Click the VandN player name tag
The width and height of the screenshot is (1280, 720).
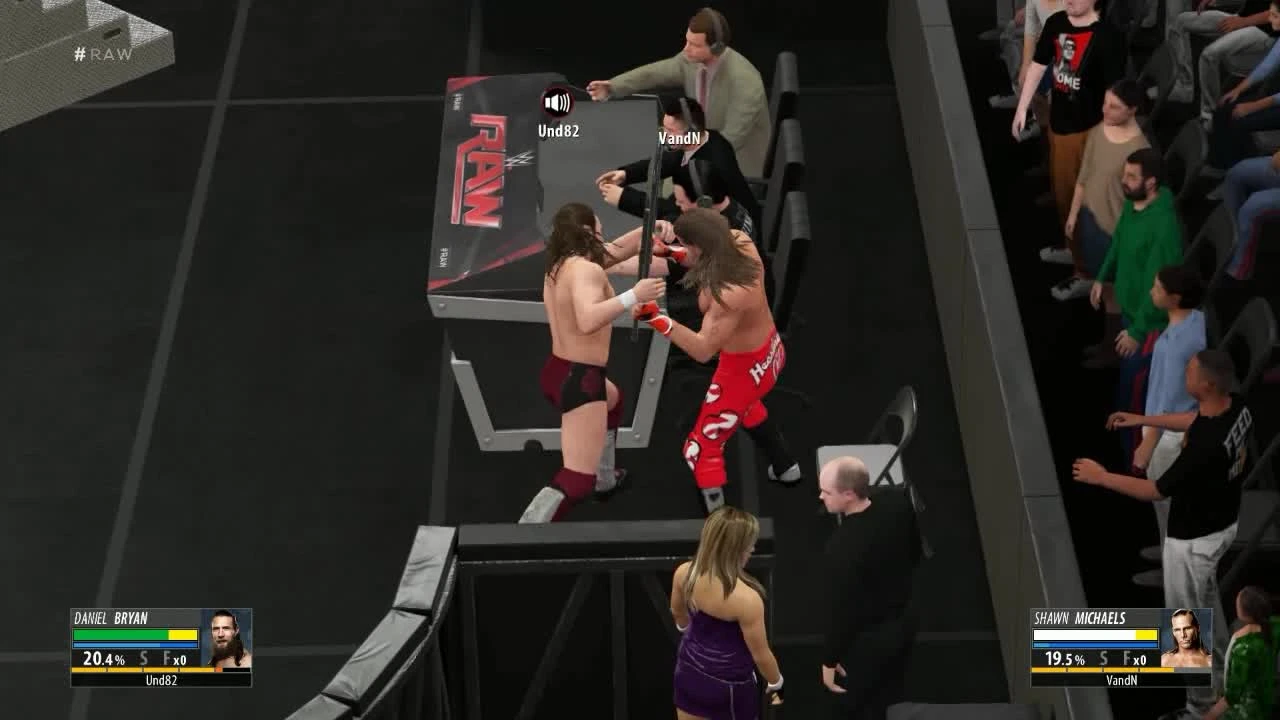pyautogui.click(x=682, y=138)
